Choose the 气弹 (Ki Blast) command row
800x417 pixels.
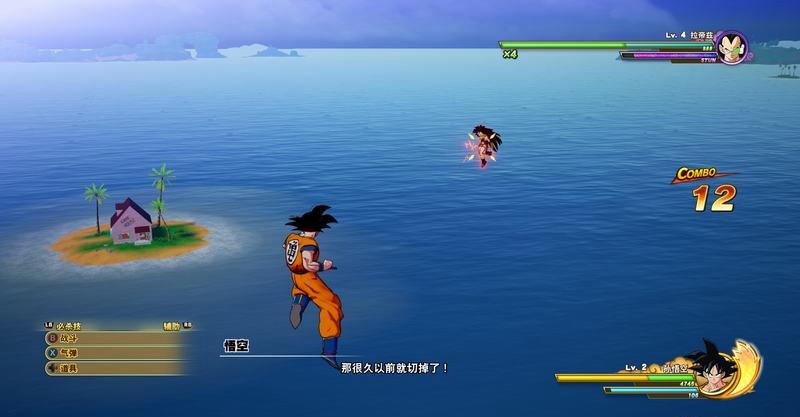pyautogui.click(x=110, y=353)
